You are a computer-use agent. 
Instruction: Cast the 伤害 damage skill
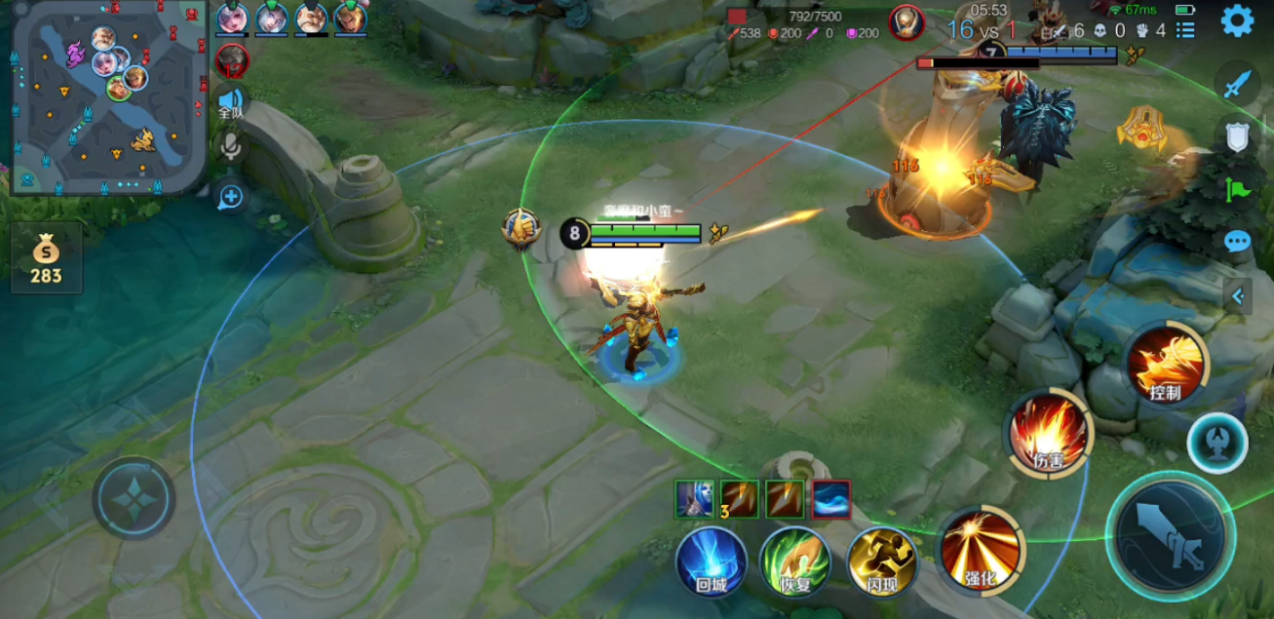click(1047, 432)
